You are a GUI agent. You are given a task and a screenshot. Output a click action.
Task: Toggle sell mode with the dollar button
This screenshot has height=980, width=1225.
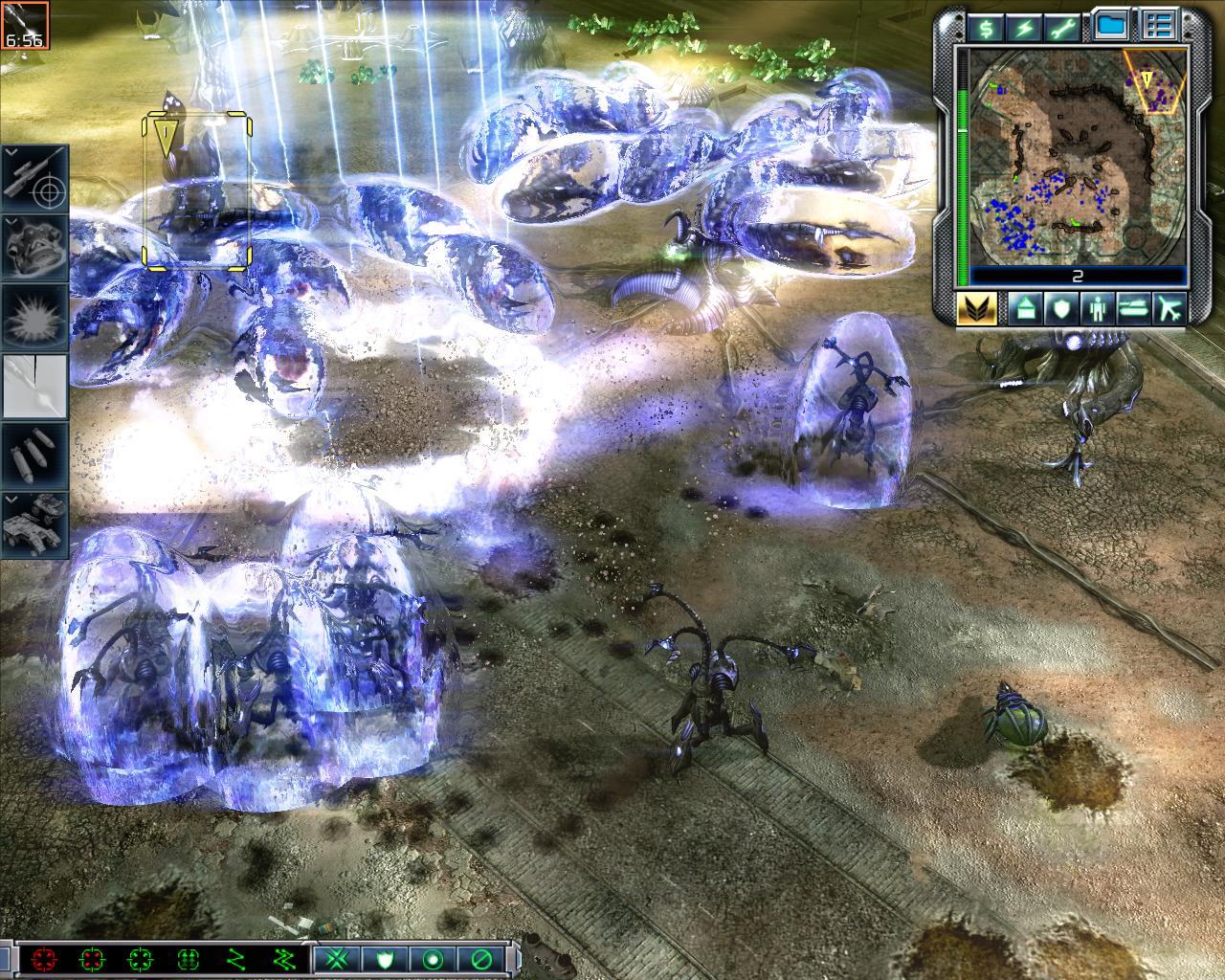986,28
